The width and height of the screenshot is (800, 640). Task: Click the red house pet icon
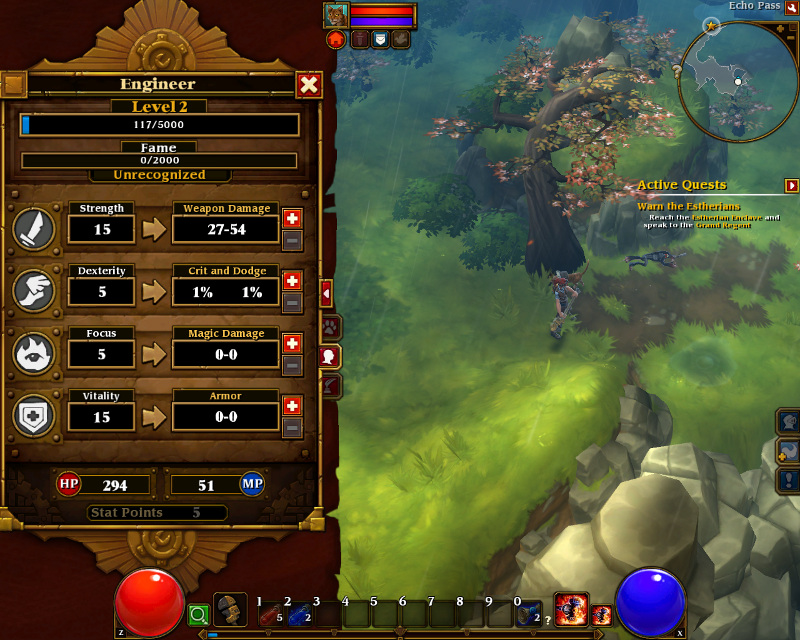pyautogui.click(x=335, y=39)
